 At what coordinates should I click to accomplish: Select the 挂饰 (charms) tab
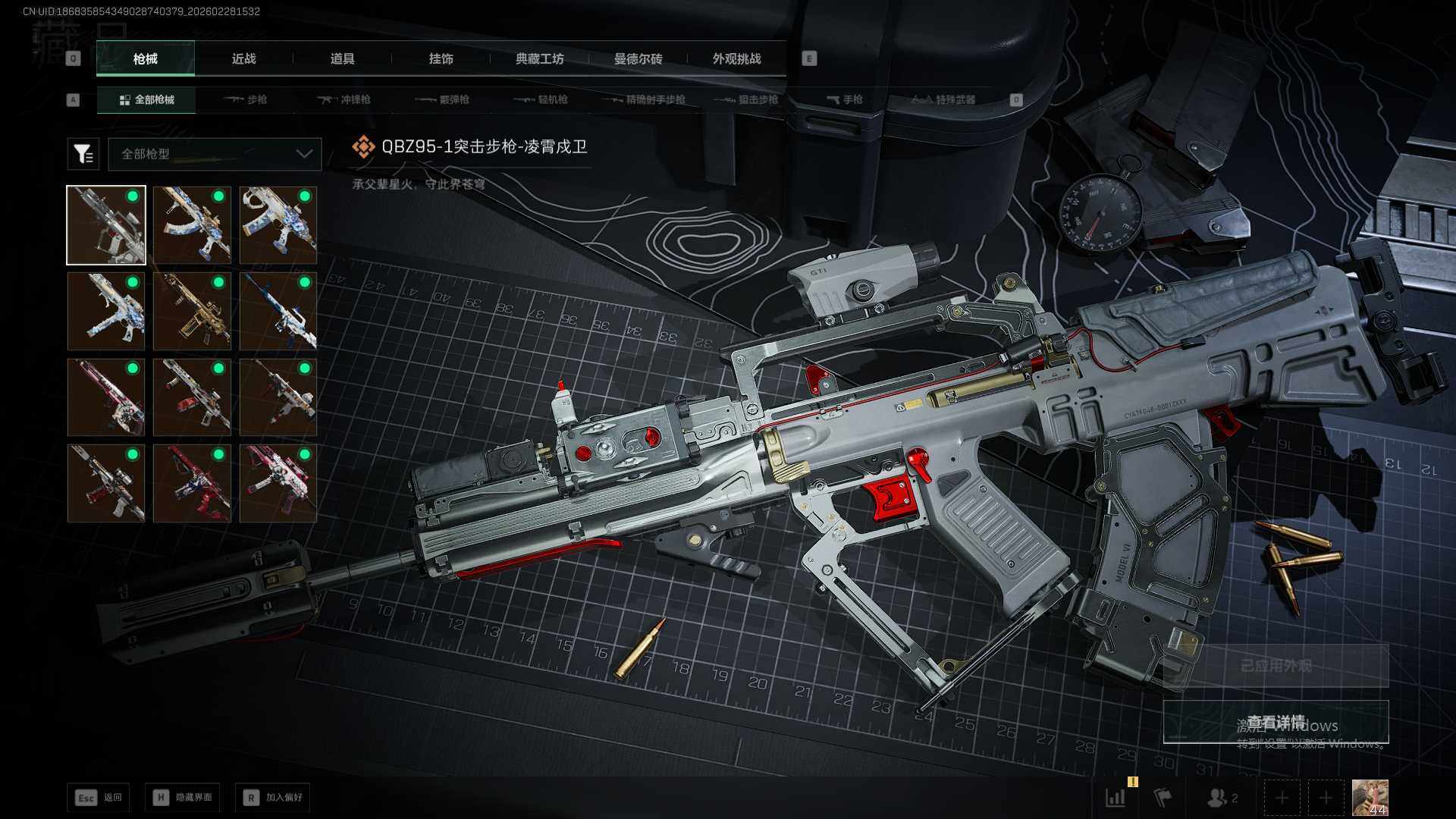441,58
